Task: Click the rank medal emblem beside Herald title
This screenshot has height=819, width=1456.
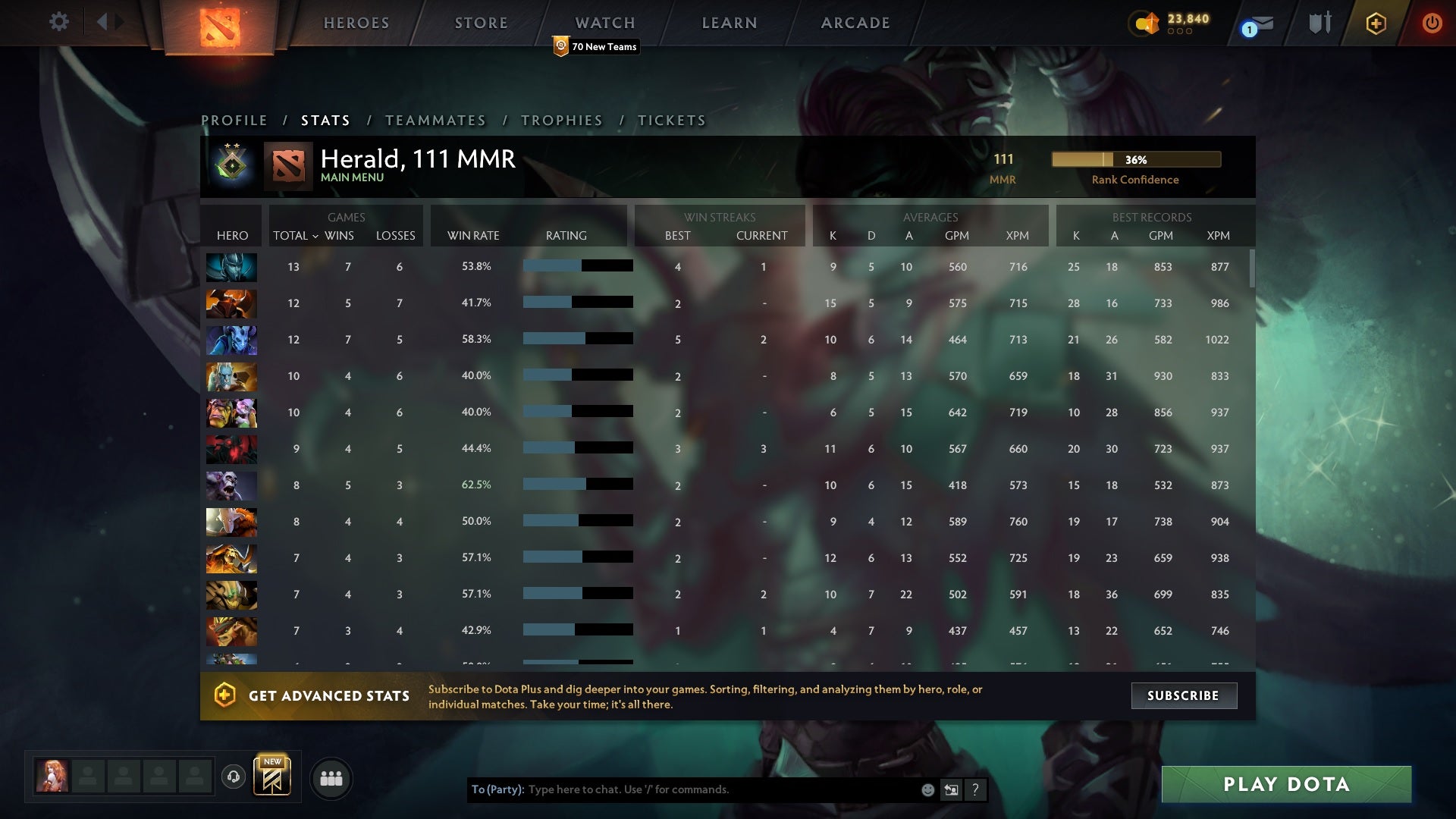Action: 231,166
